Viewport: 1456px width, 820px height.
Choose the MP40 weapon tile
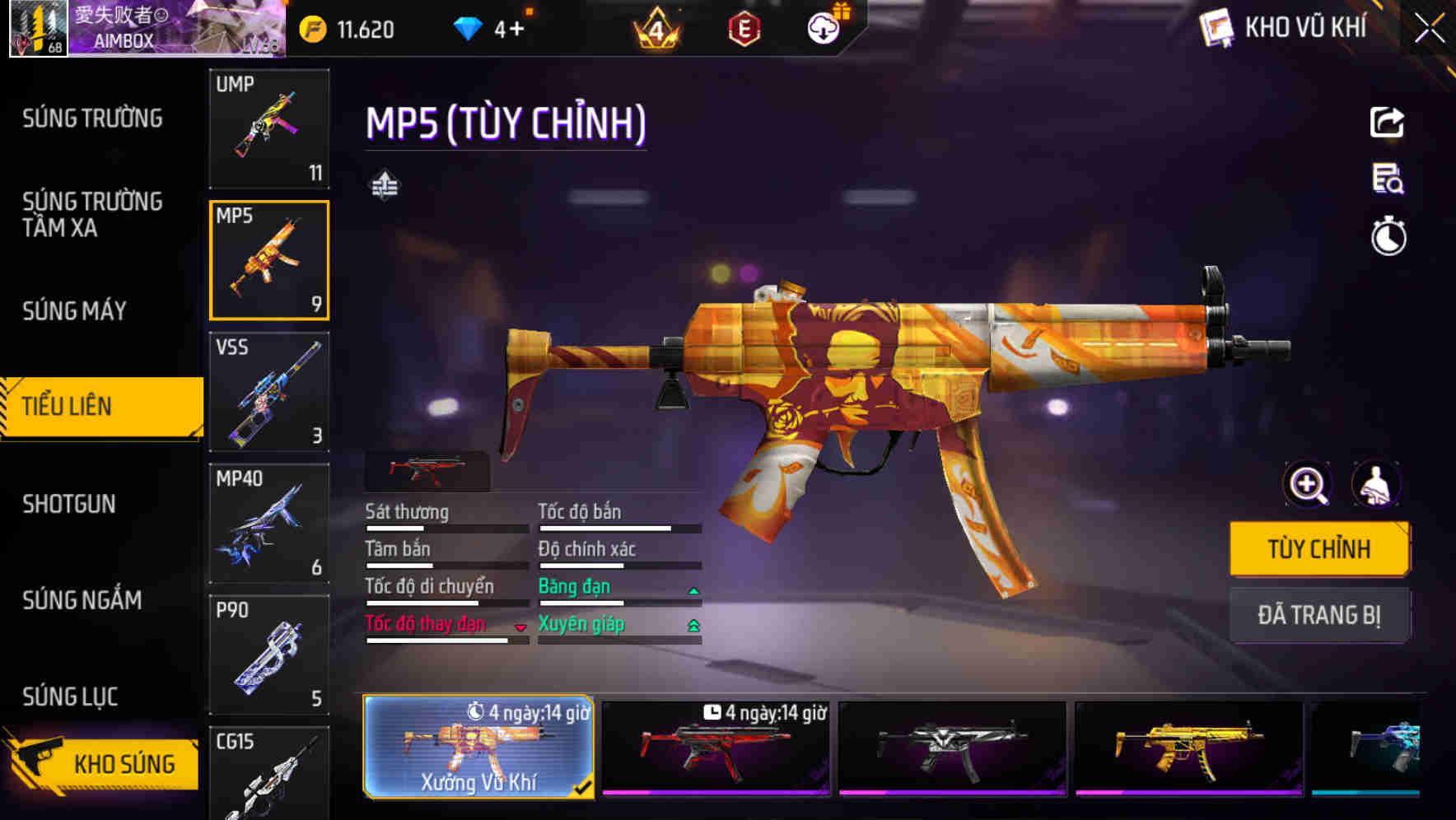[x=269, y=524]
